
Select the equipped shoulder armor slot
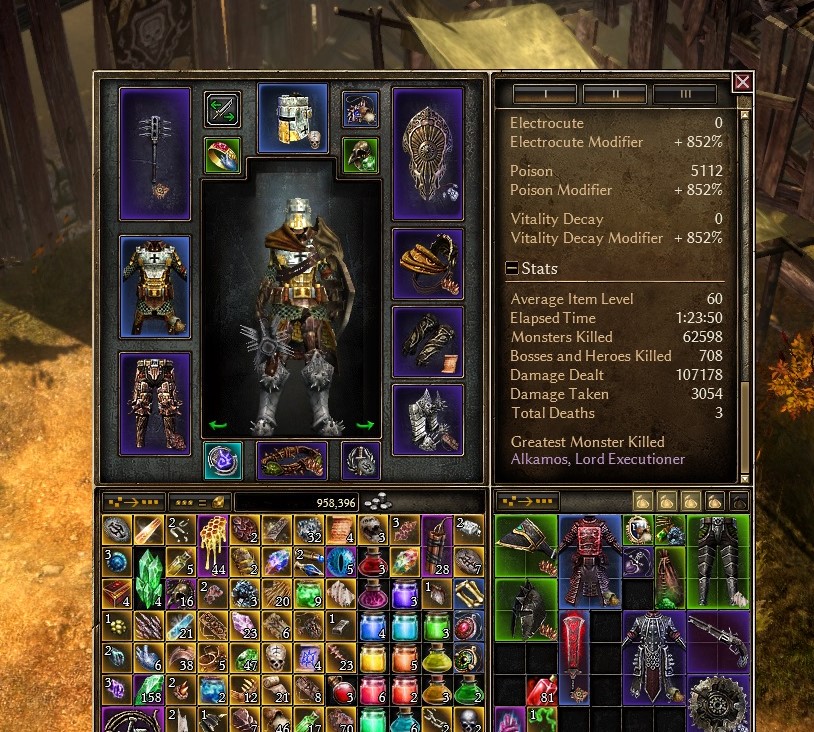tap(428, 264)
